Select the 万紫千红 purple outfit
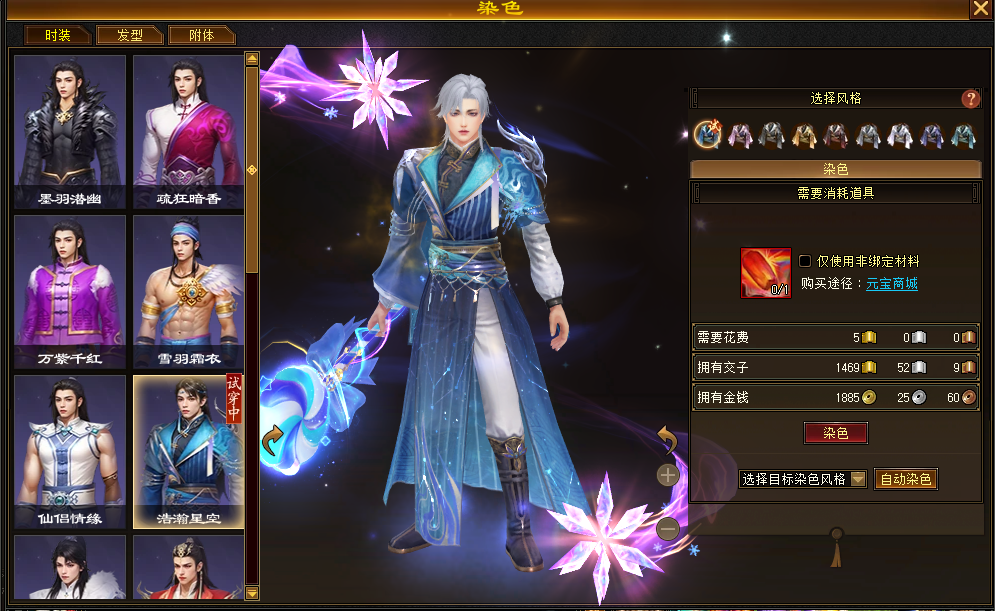Viewport: 995px width, 611px height. pos(70,290)
